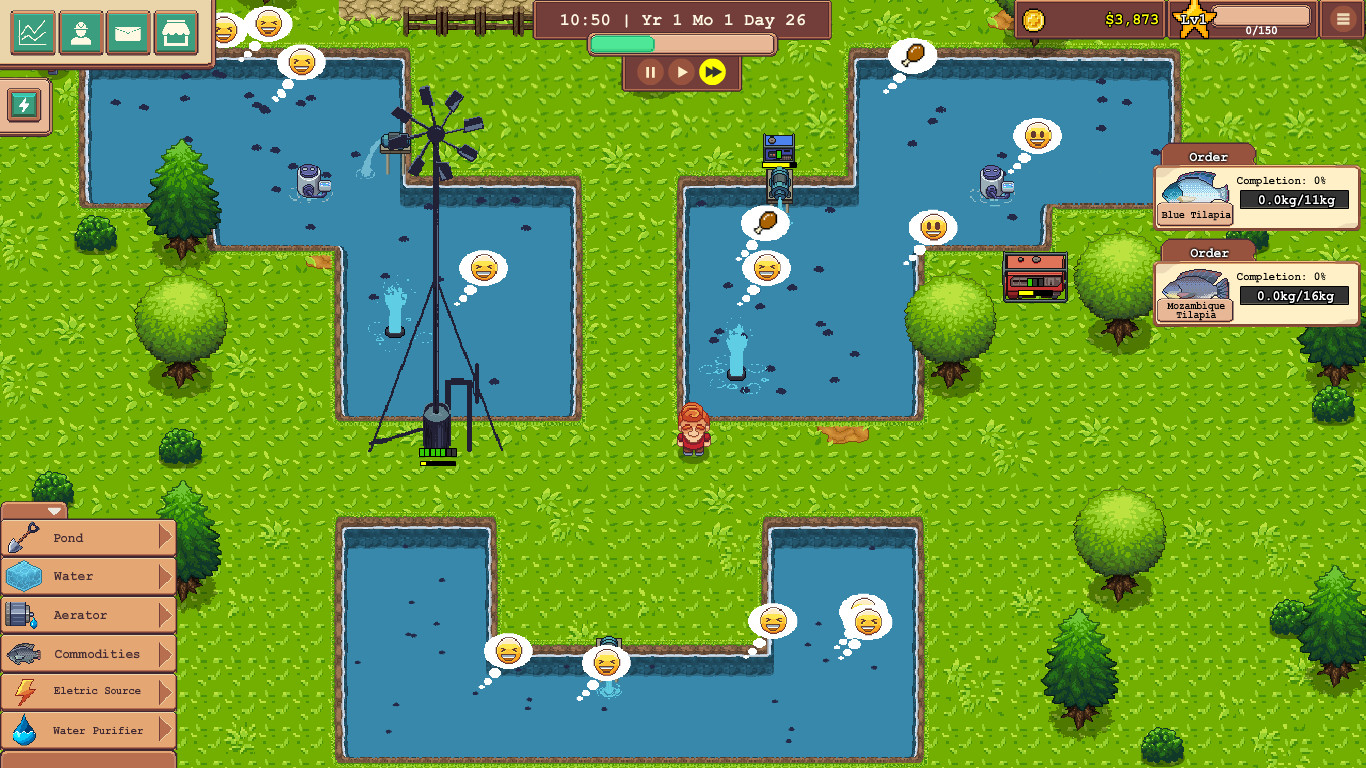The image size is (1366, 768).
Task: Open the market shop icon
Action: click(177, 33)
